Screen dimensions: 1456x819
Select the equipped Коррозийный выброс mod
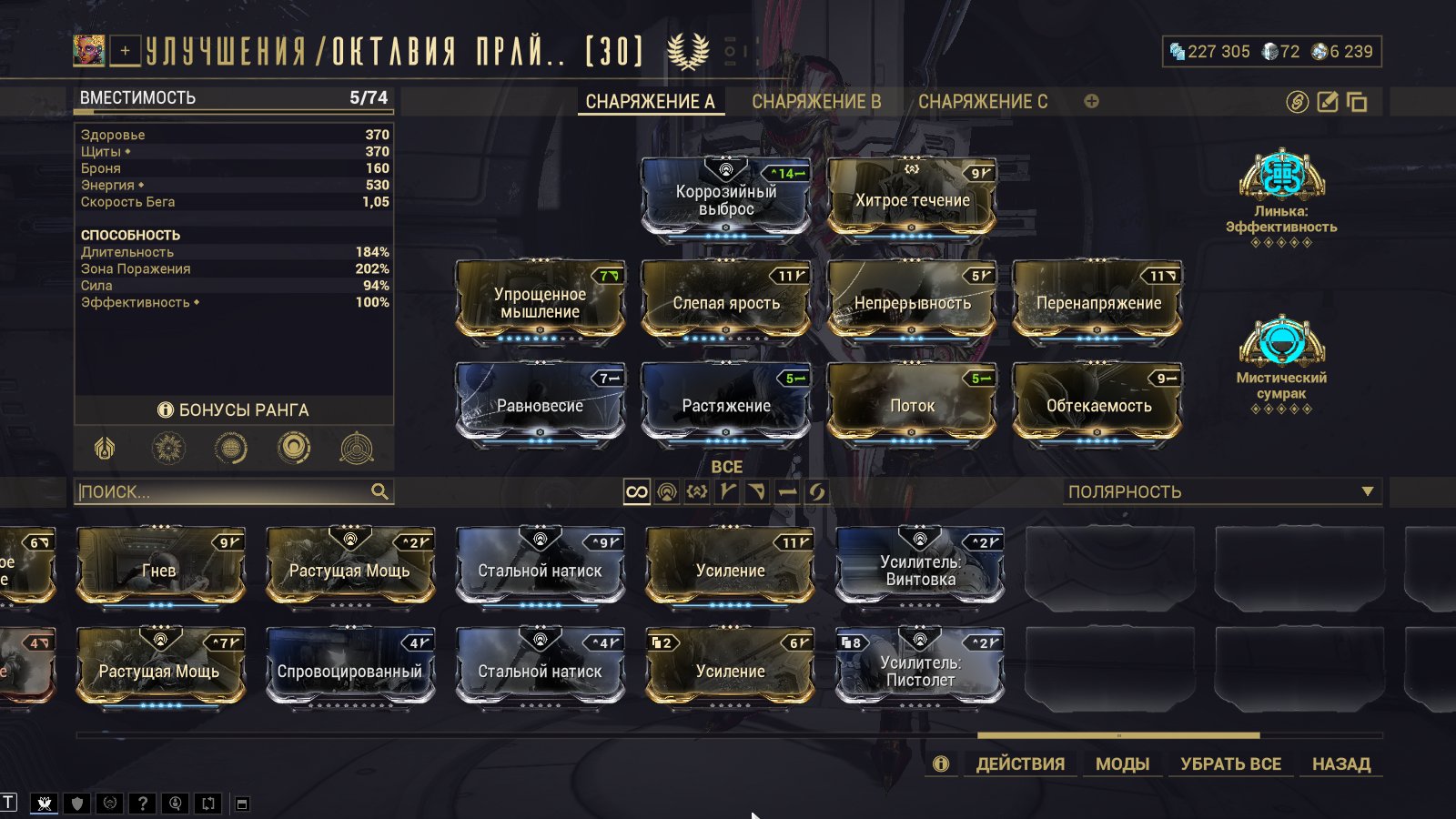(726, 197)
